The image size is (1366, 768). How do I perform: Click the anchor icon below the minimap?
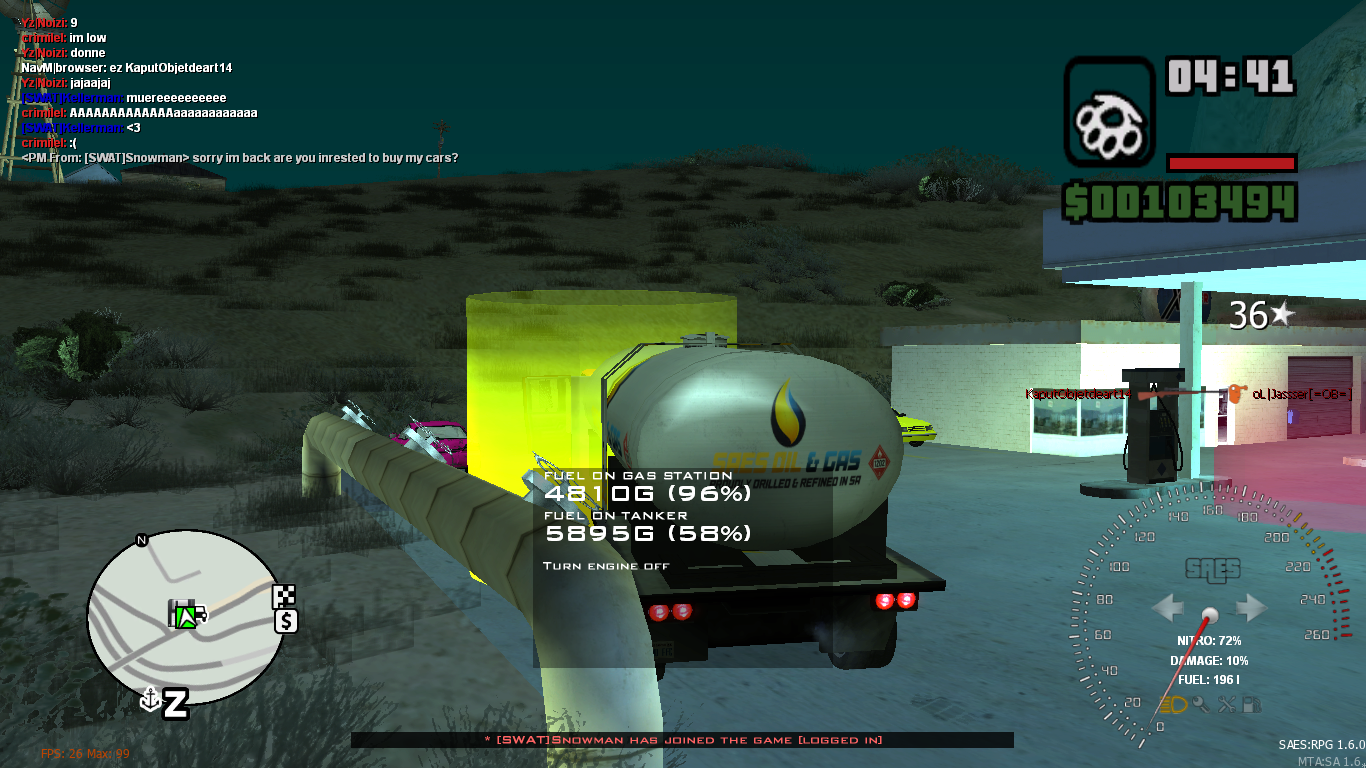click(150, 699)
